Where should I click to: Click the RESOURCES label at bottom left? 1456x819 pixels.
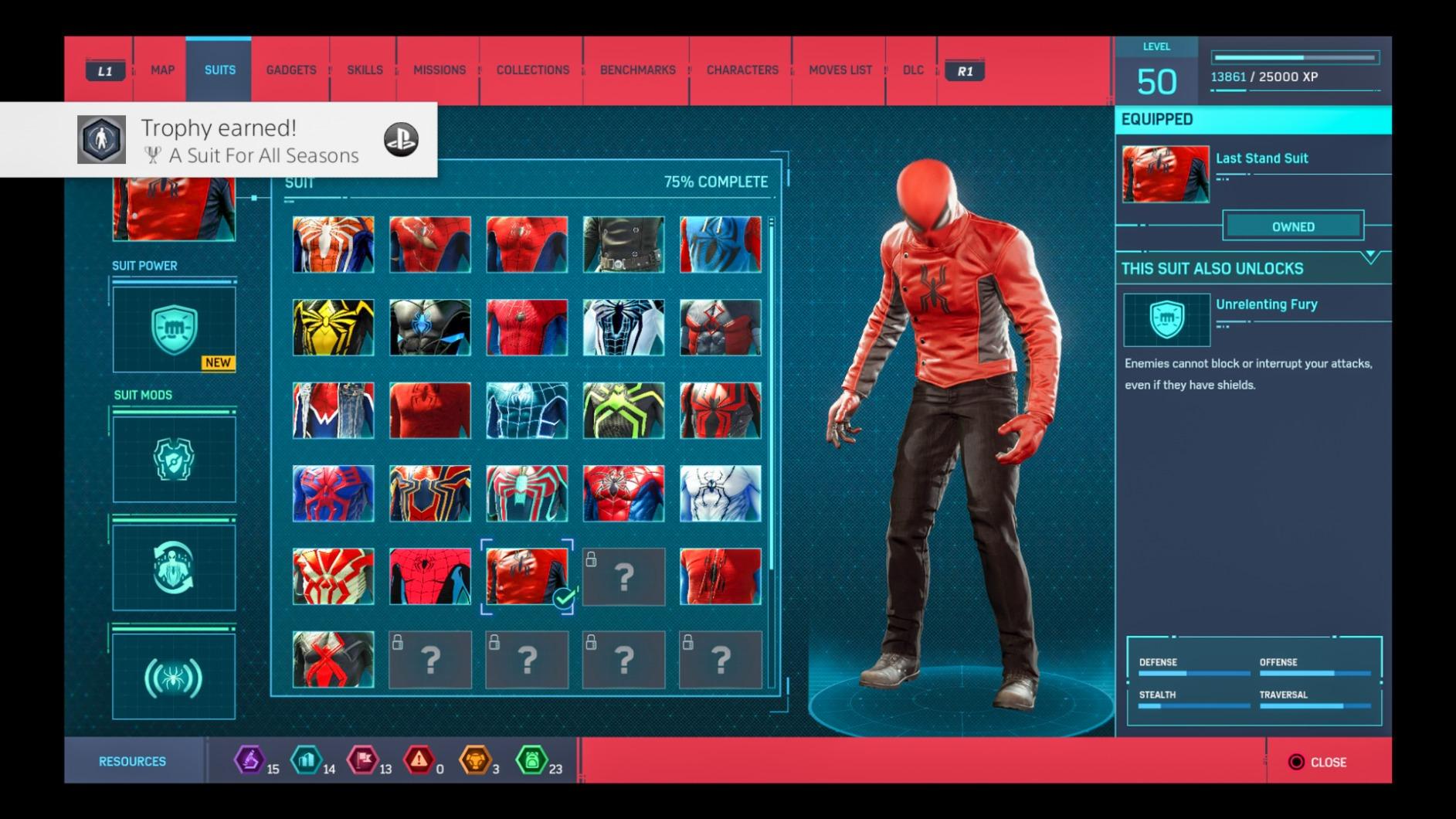[133, 760]
